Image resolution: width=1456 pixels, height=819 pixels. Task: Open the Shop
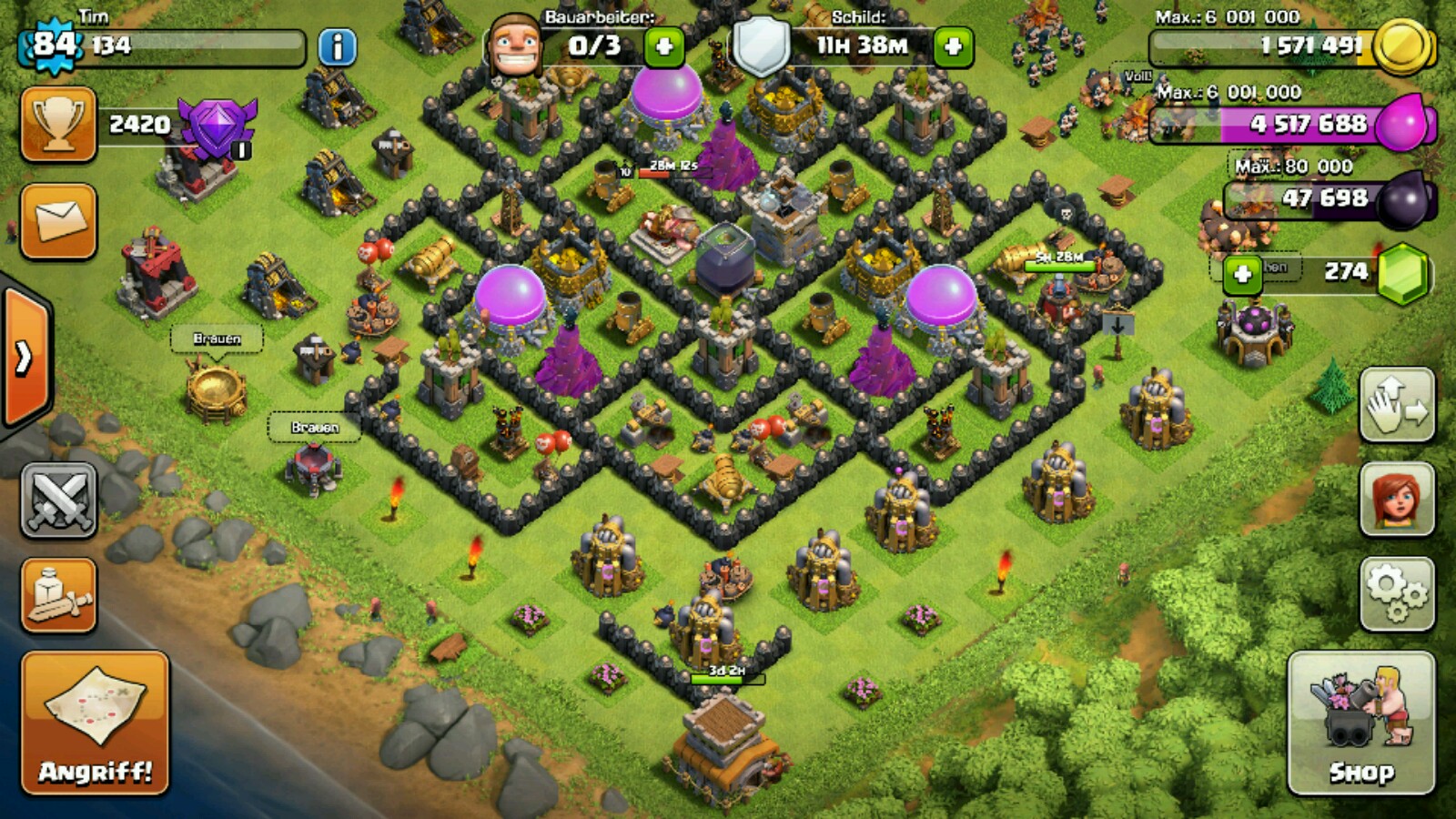point(1361,723)
